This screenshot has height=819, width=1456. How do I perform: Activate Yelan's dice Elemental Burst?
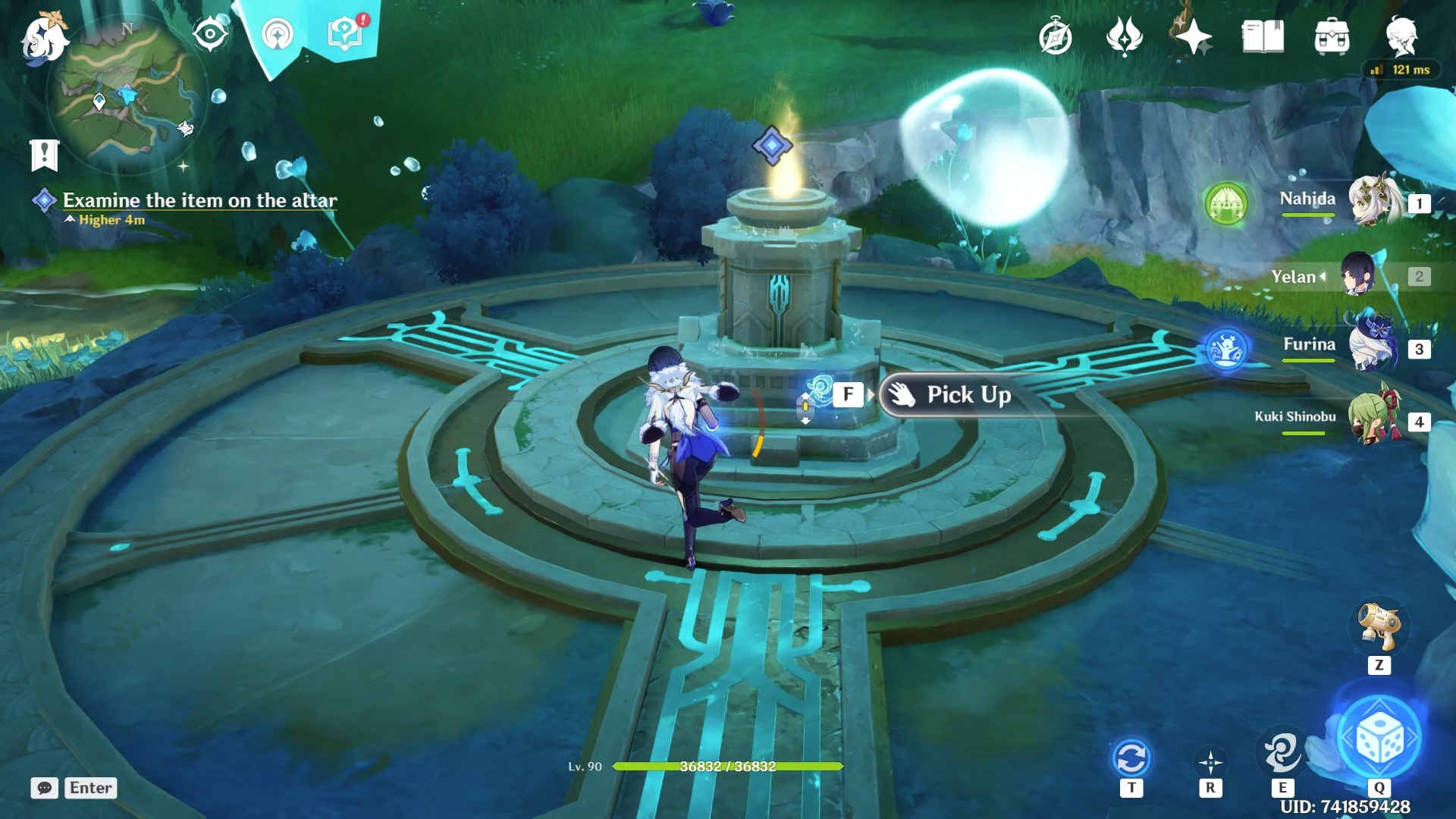pos(1379,738)
